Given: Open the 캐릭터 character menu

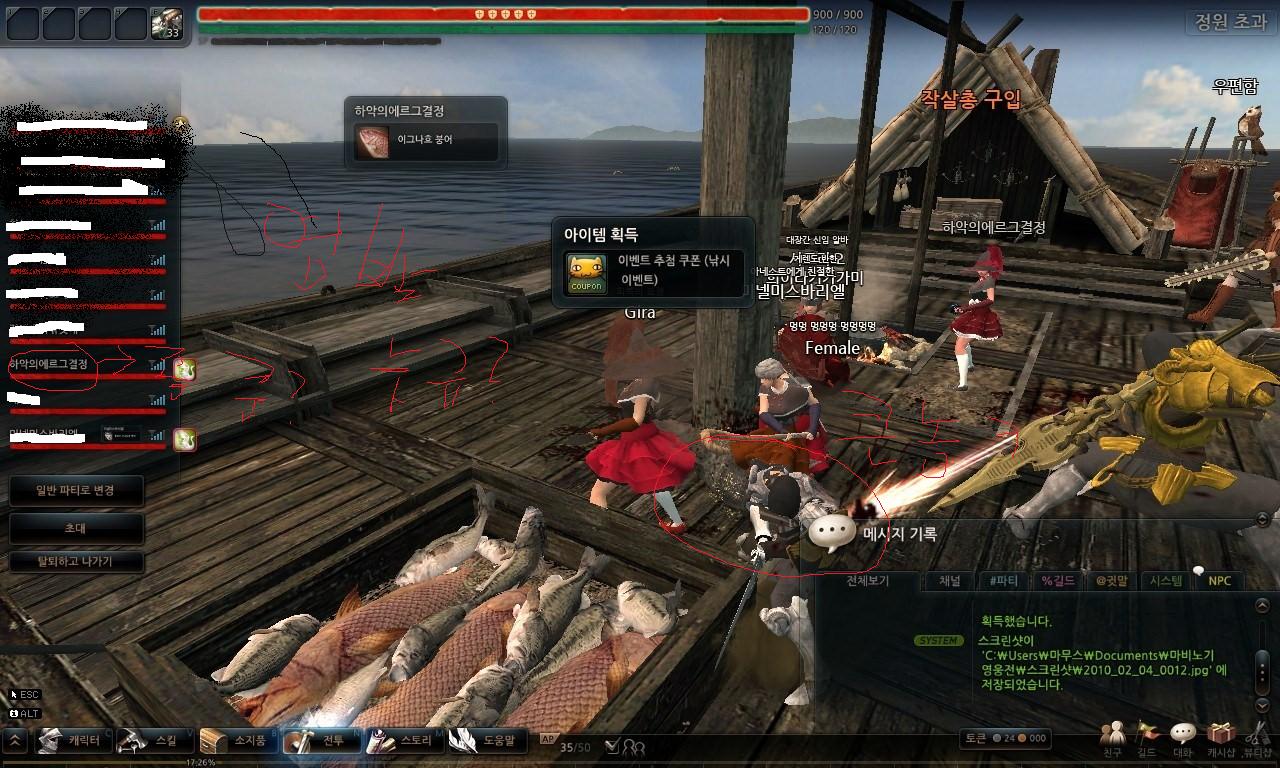Looking at the screenshot, I should (72, 741).
